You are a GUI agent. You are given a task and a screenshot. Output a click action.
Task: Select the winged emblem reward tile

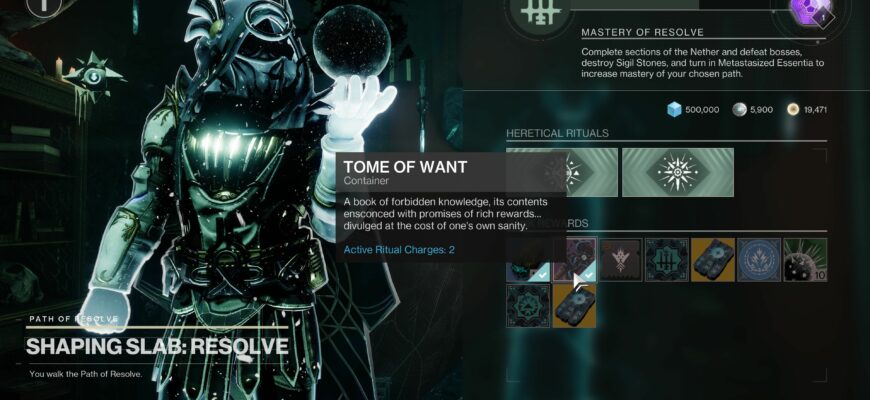621,259
